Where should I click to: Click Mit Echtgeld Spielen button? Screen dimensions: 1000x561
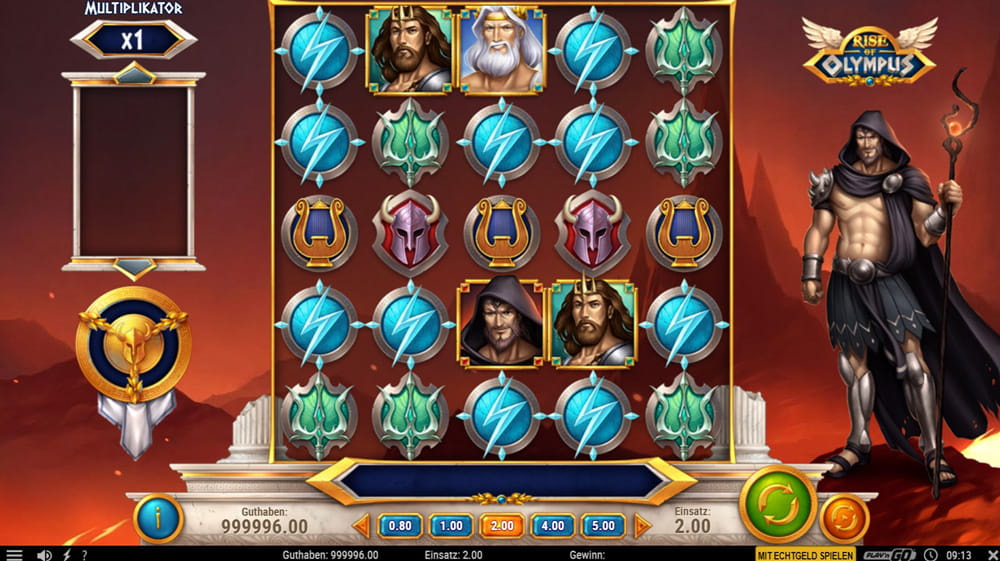coord(805,554)
